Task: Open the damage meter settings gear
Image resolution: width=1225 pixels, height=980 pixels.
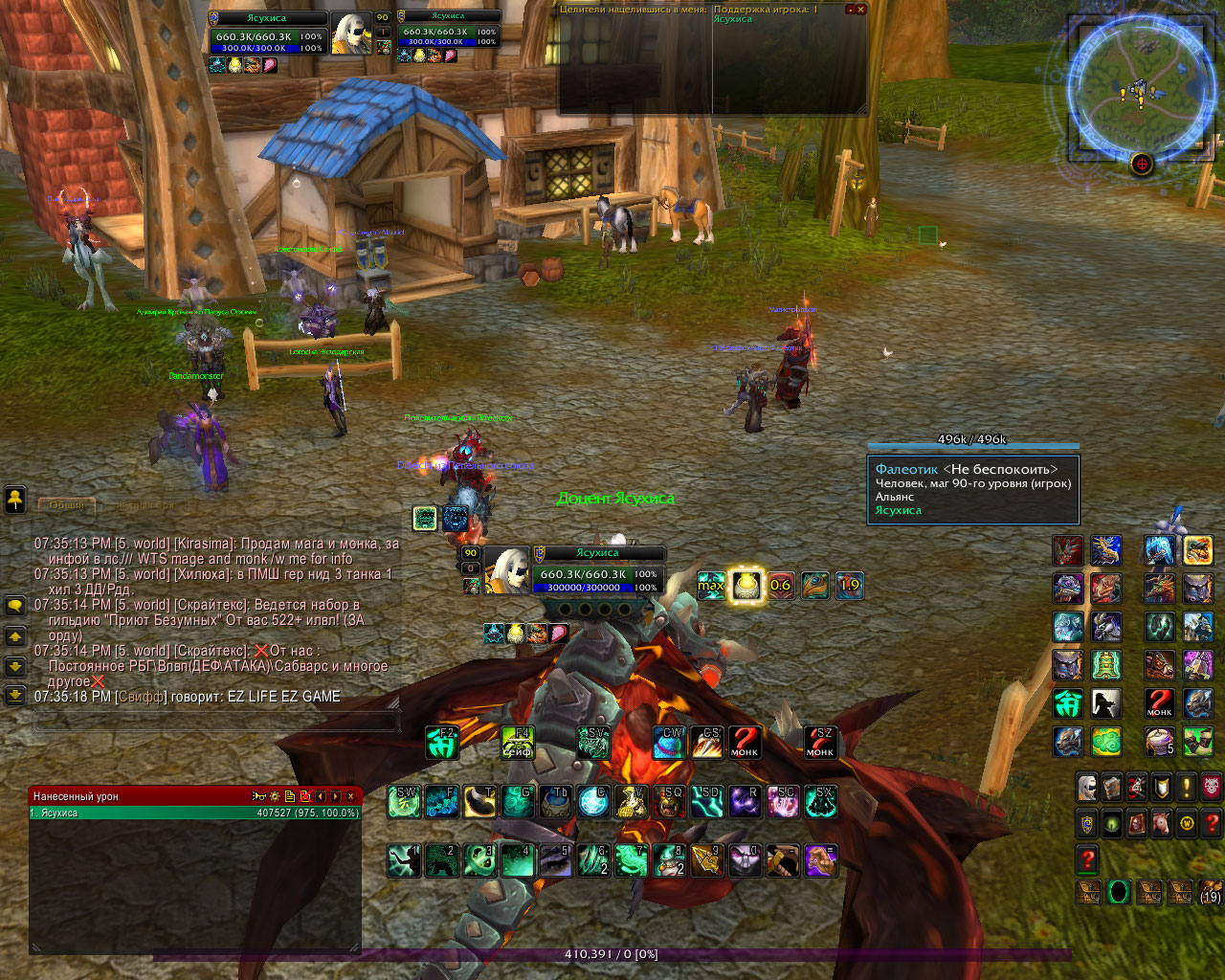Action: pyautogui.click(x=275, y=796)
